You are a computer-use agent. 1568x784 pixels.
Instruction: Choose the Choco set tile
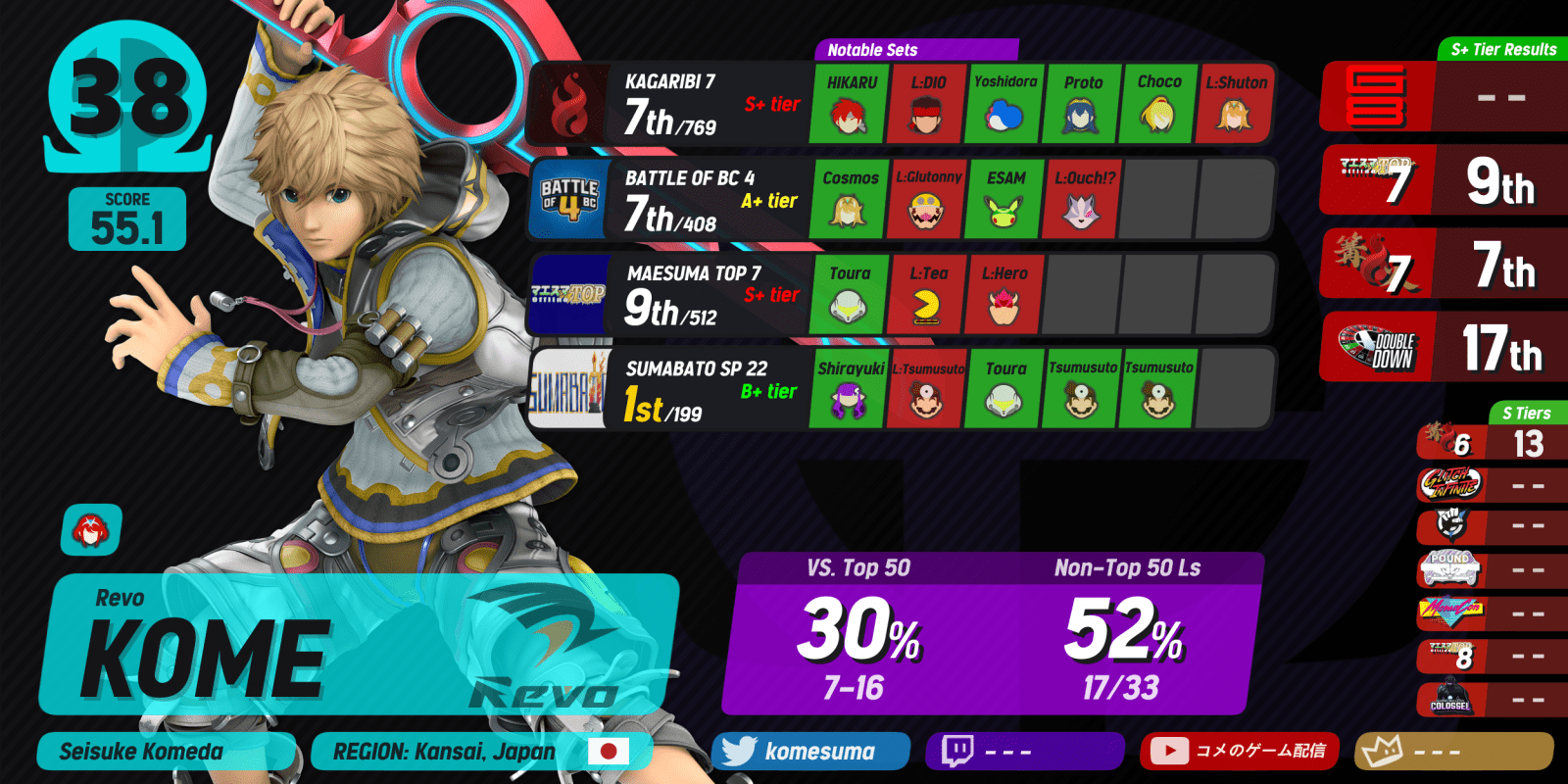coord(1158,104)
